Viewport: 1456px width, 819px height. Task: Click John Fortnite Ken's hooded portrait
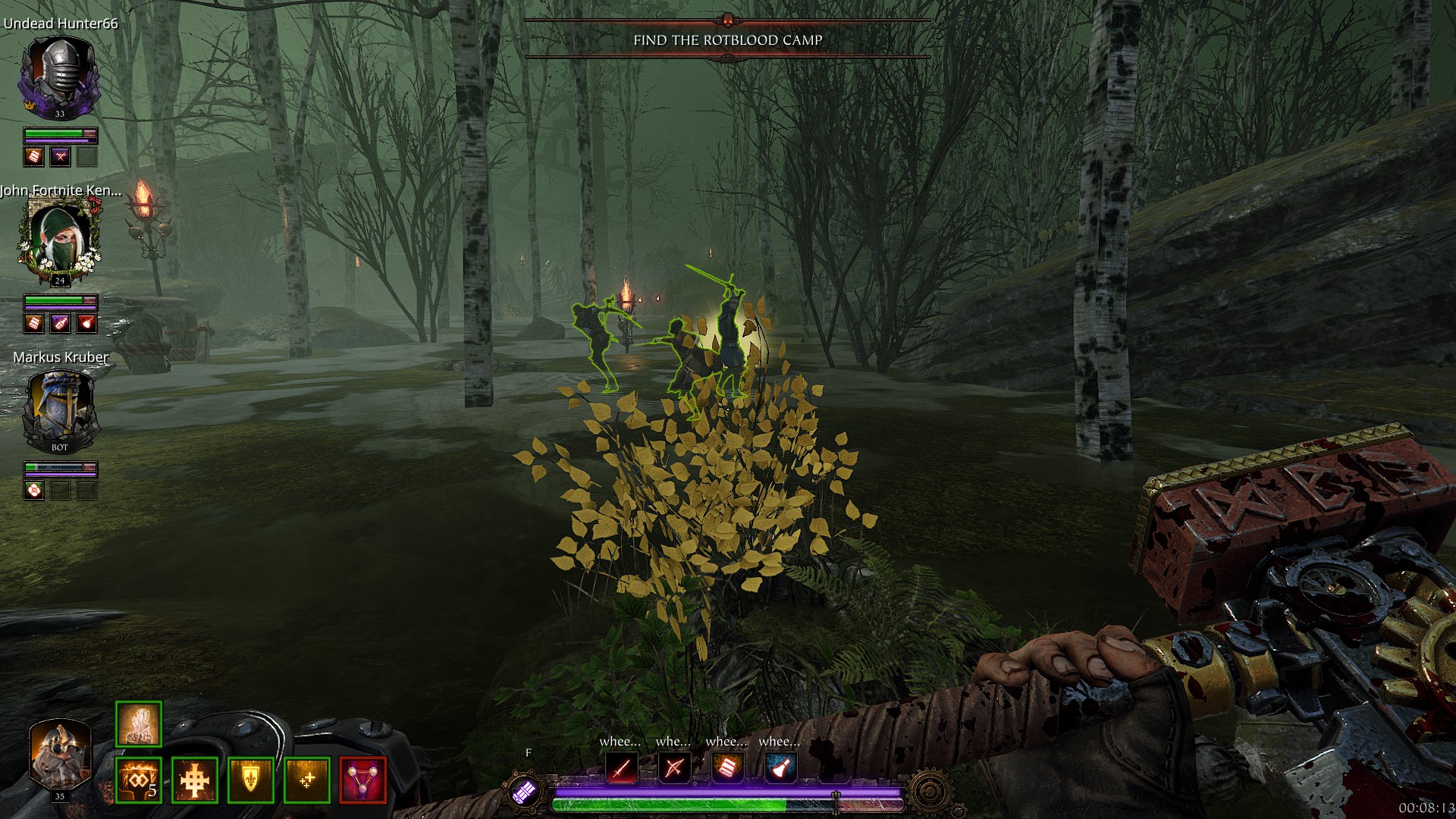pos(59,238)
